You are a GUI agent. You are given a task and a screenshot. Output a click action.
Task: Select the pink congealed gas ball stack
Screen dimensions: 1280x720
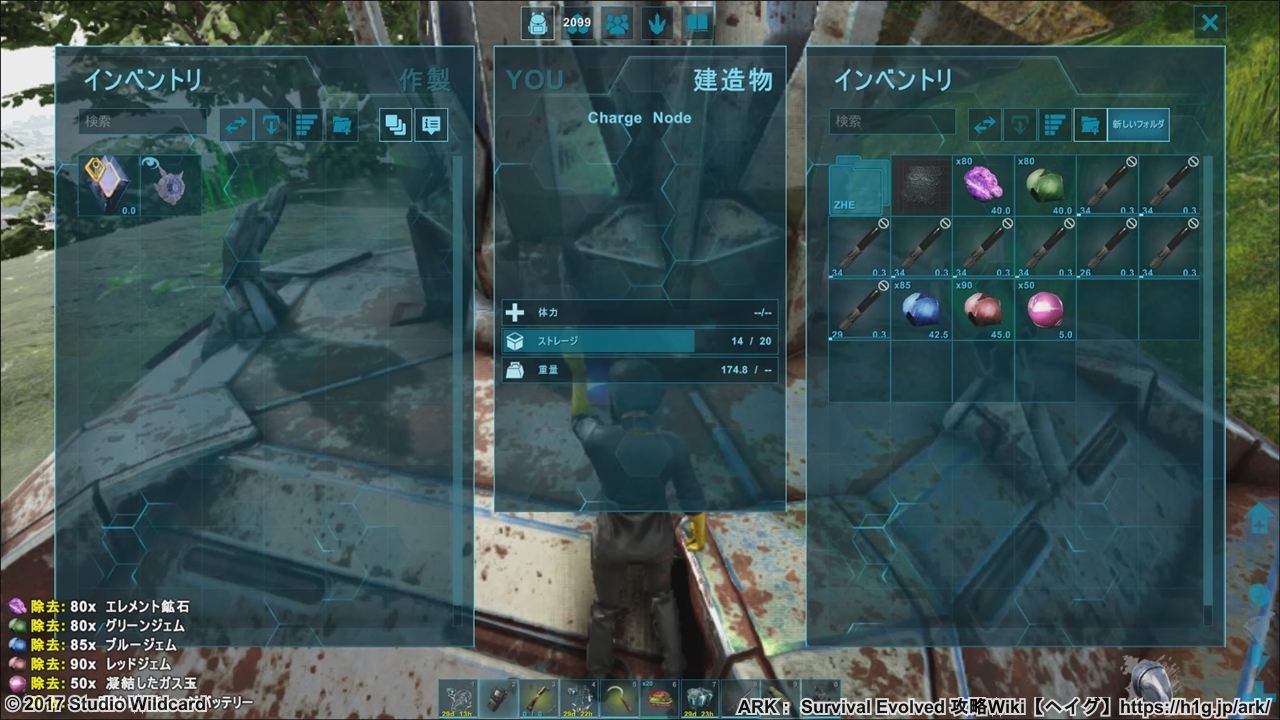[x=1045, y=310]
